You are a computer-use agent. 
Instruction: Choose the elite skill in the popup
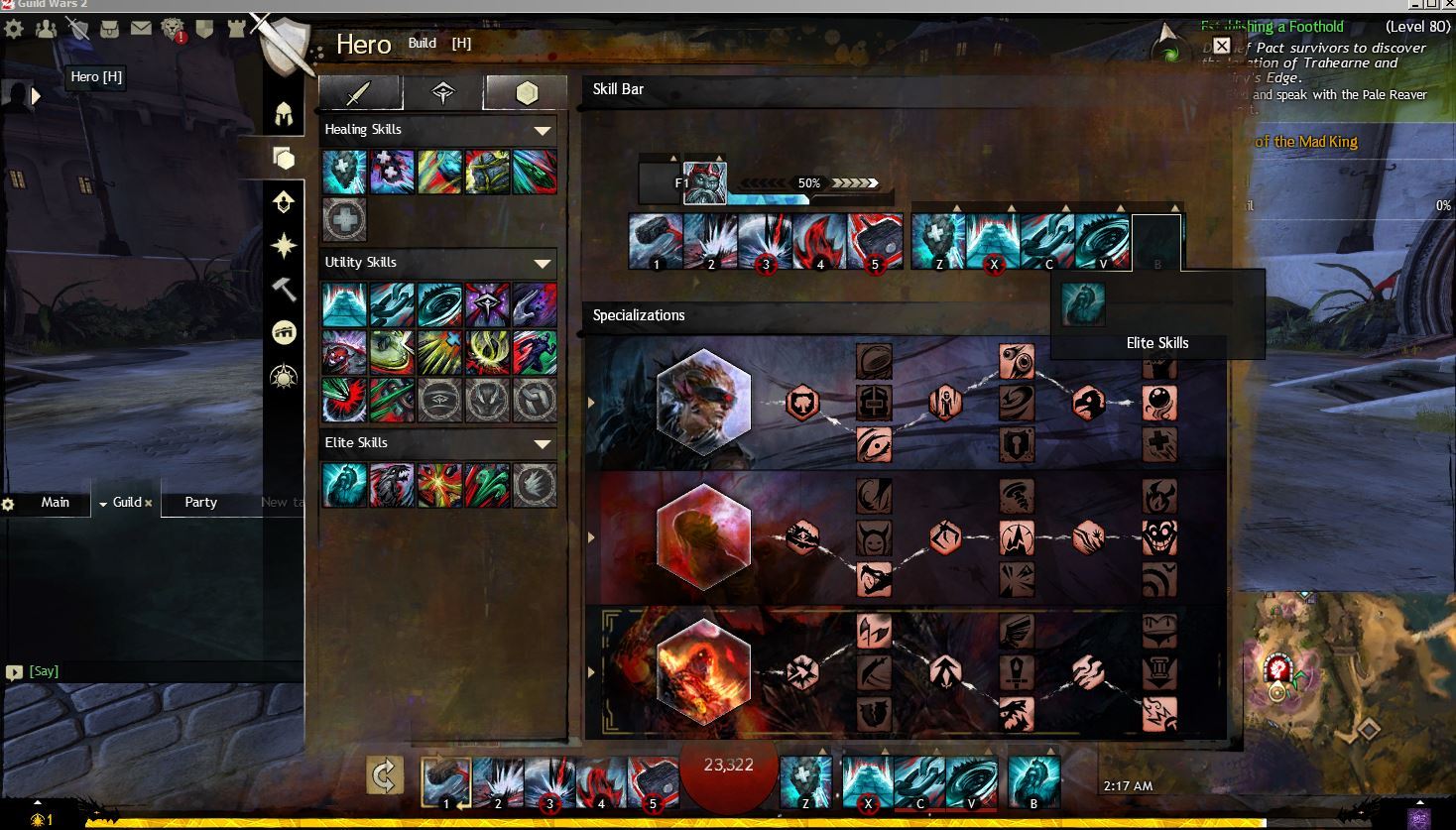click(1082, 304)
